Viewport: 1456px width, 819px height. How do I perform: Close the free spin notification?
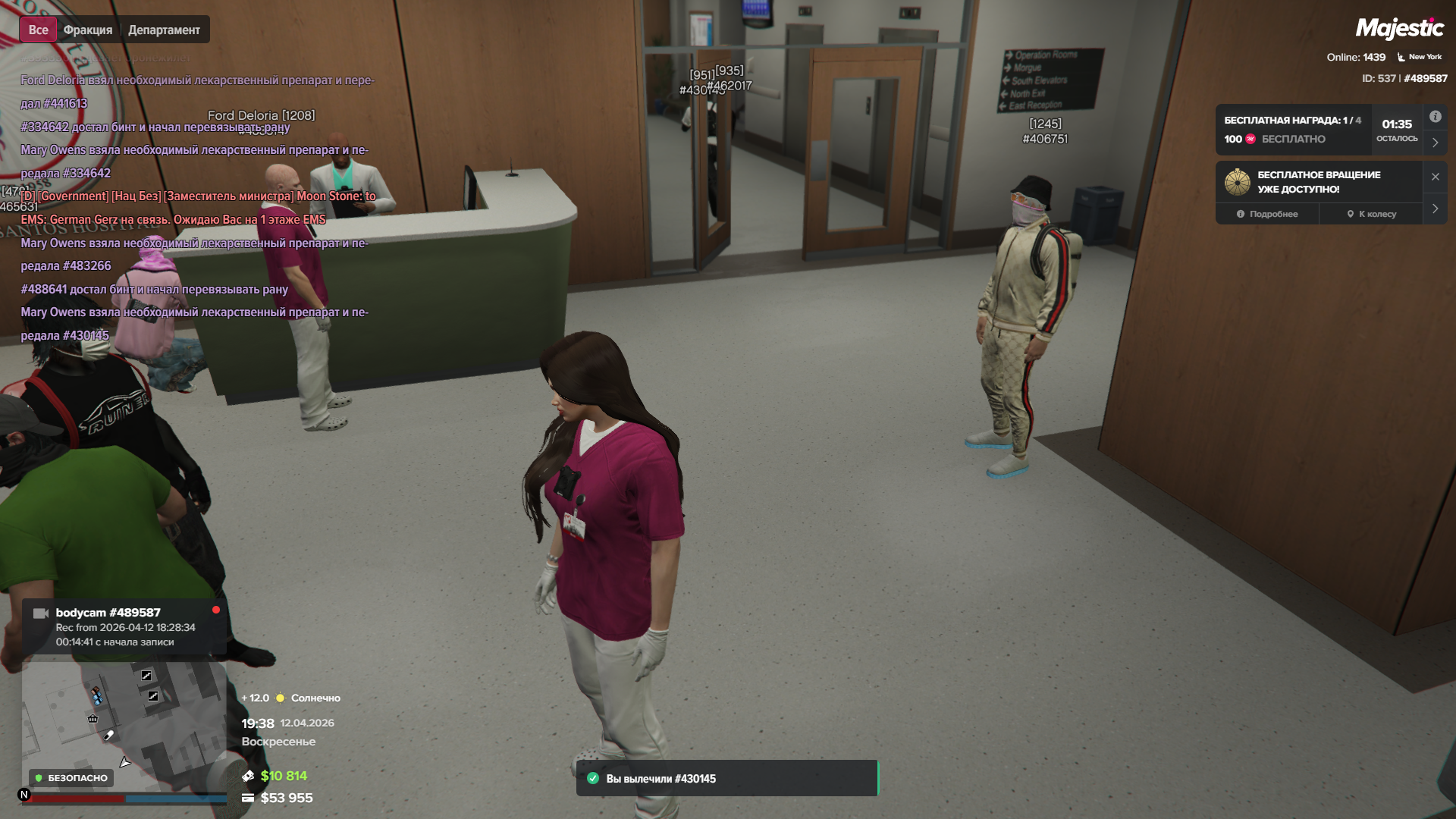(1435, 177)
